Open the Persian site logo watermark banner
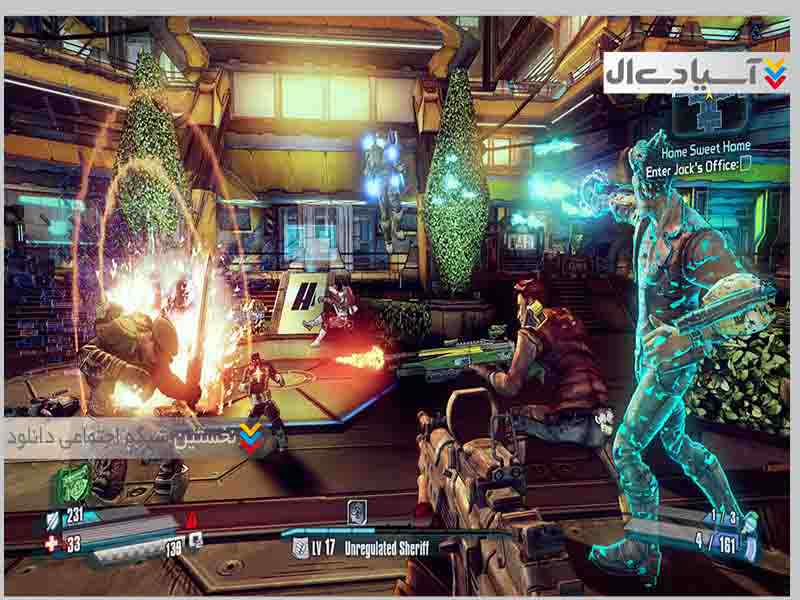This screenshot has width=800, height=600. point(695,73)
